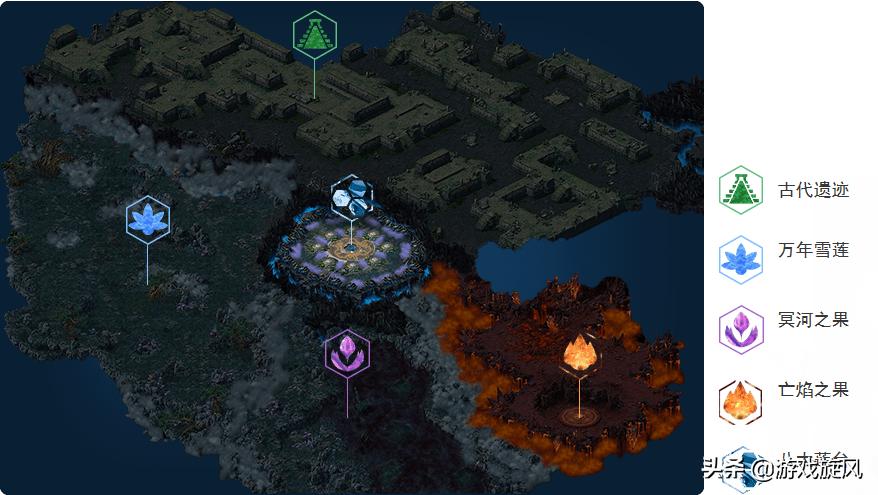This screenshot has width=878, height=495.
Task: Select the green pyramid marker on the map
Action: (x=315, y=35)
